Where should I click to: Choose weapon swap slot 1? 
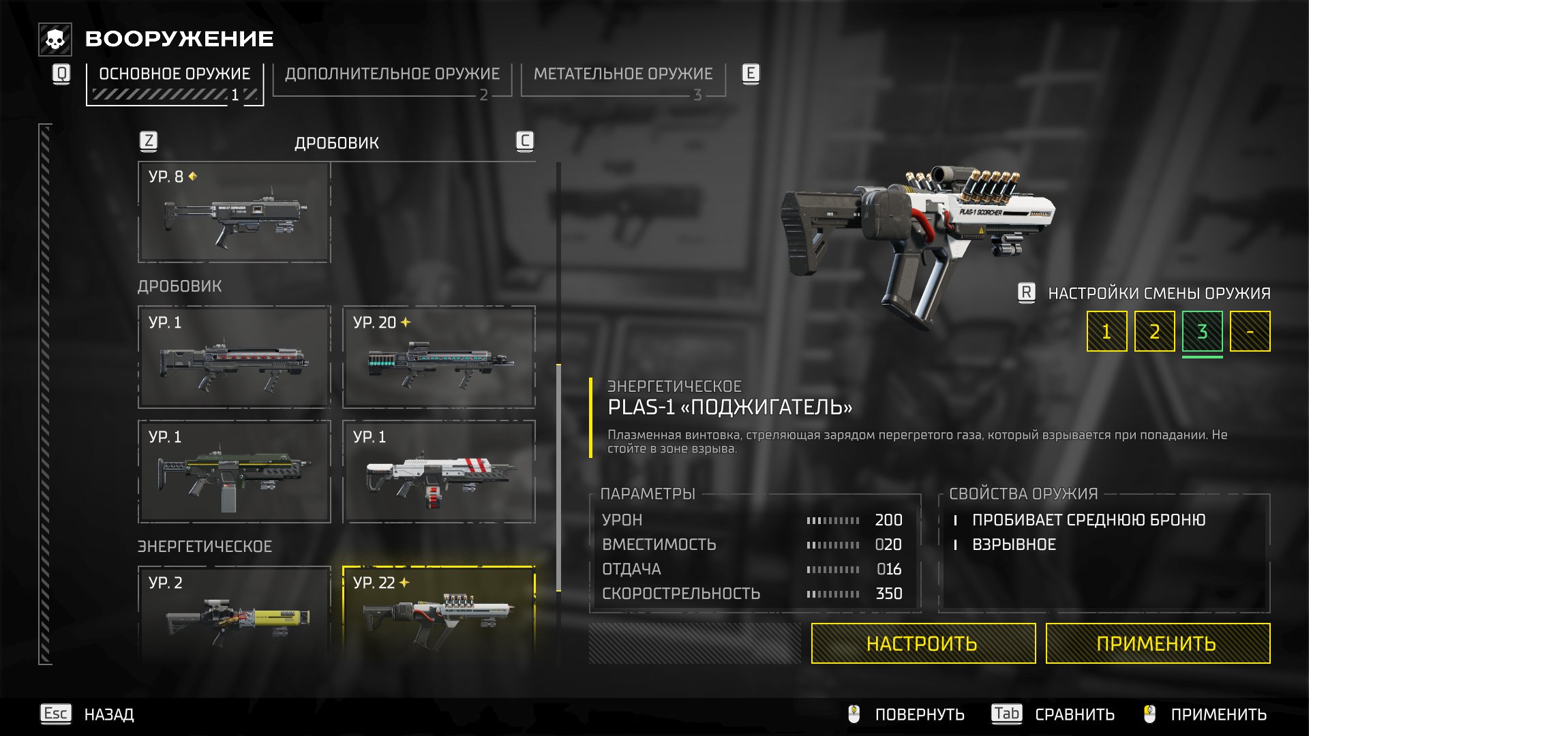pyautogui.click(x=1106, y=332)
